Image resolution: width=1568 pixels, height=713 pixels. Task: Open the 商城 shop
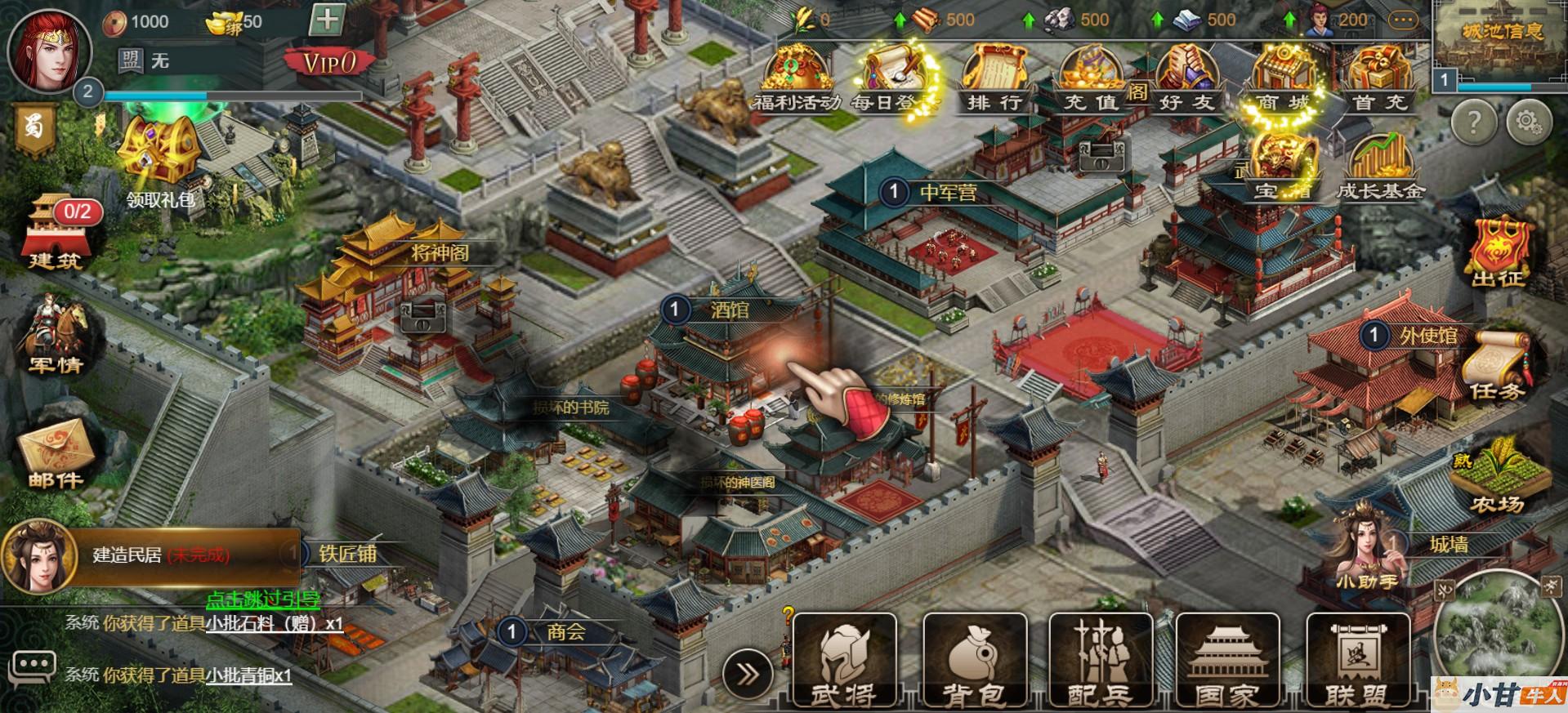click(x=1282, y=78)
